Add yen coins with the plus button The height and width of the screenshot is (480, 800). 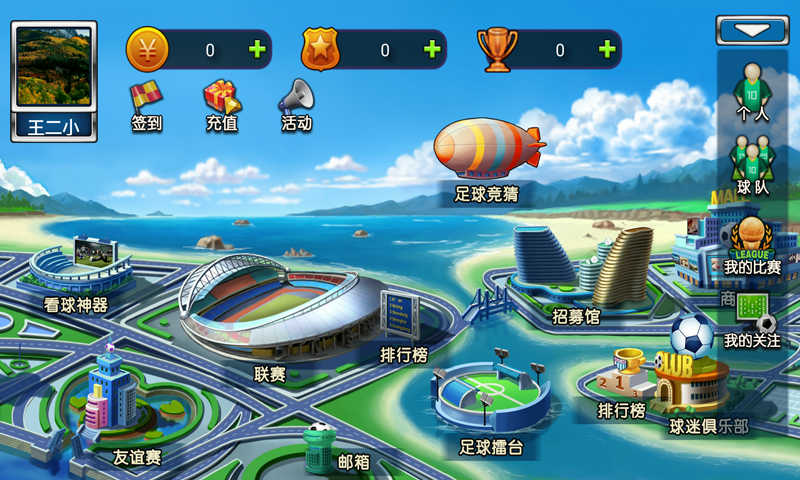click(257, 49)
